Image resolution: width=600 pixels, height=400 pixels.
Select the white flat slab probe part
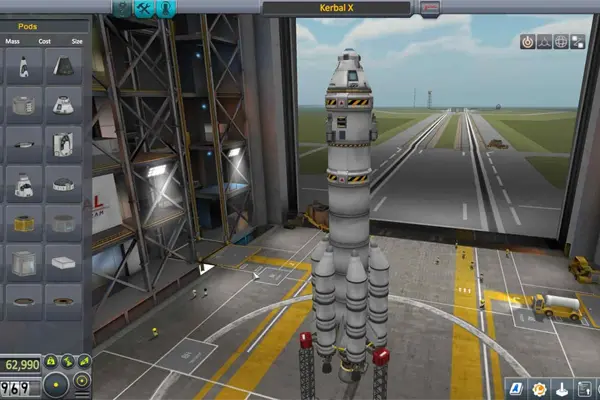(x=62, y=261)
